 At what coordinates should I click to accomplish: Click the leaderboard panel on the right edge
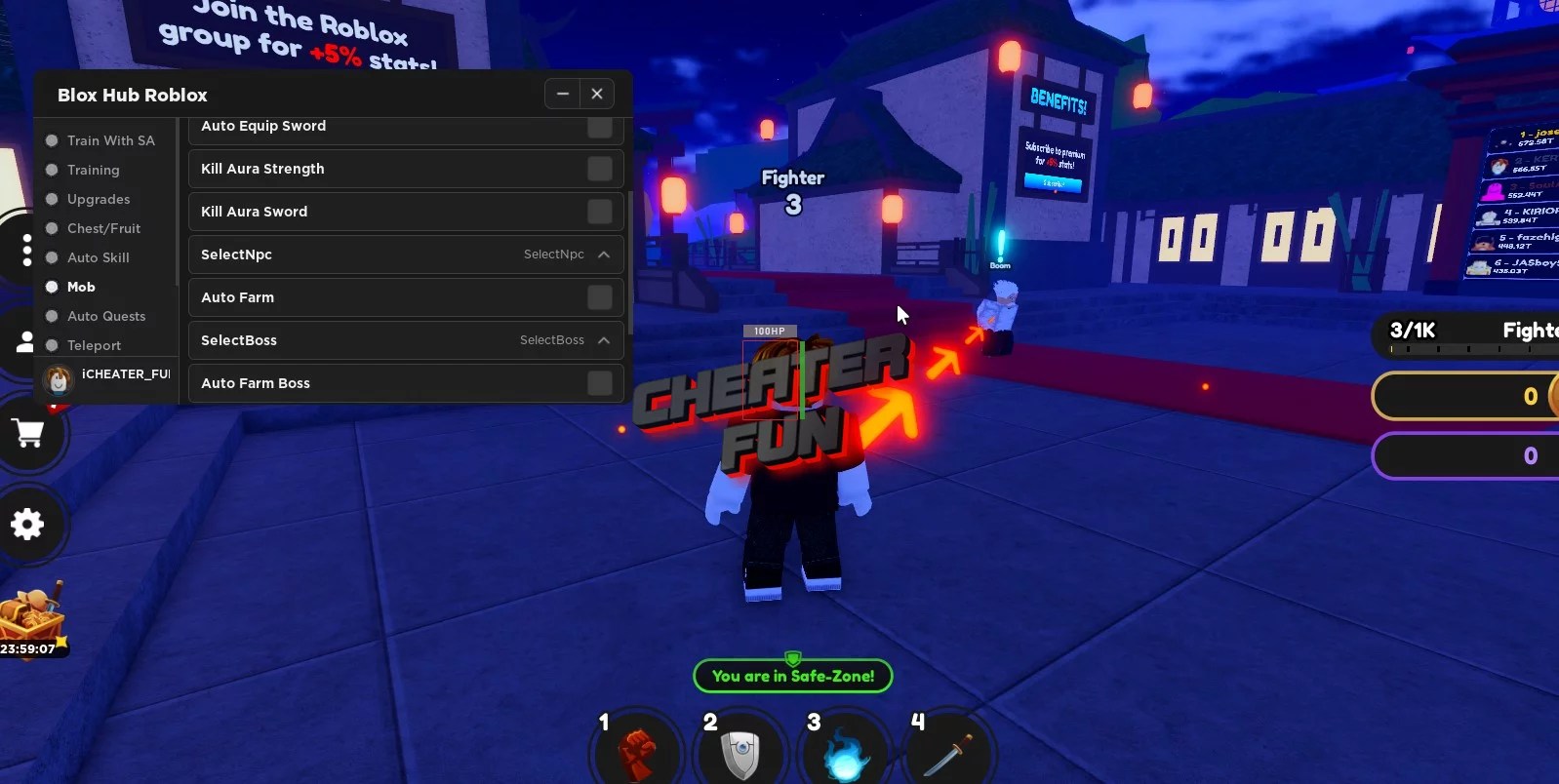coord(1512,205)
